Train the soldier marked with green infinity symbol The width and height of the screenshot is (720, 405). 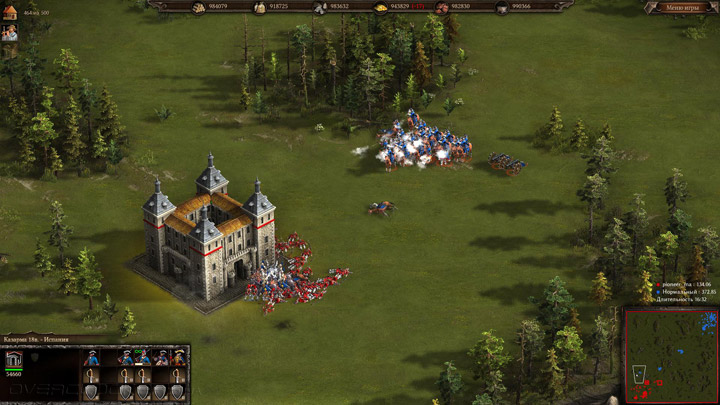[x=142, y=358]
